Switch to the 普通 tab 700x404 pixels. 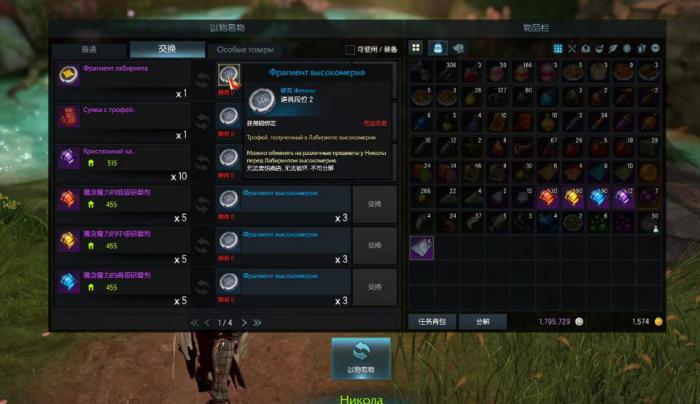pyautogui.click(x=89, y=50)
